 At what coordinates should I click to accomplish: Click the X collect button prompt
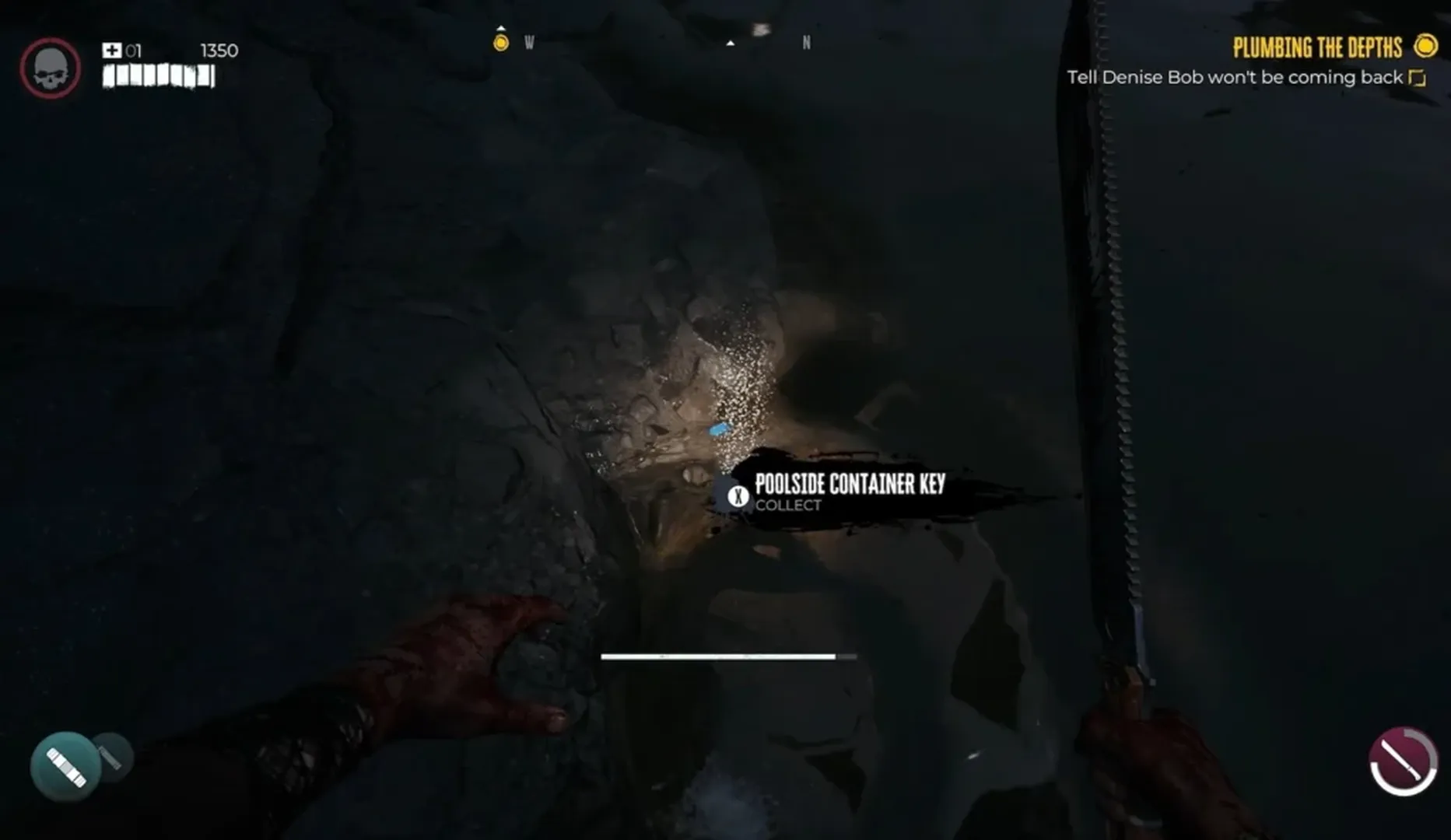click(x=734, y=495)
